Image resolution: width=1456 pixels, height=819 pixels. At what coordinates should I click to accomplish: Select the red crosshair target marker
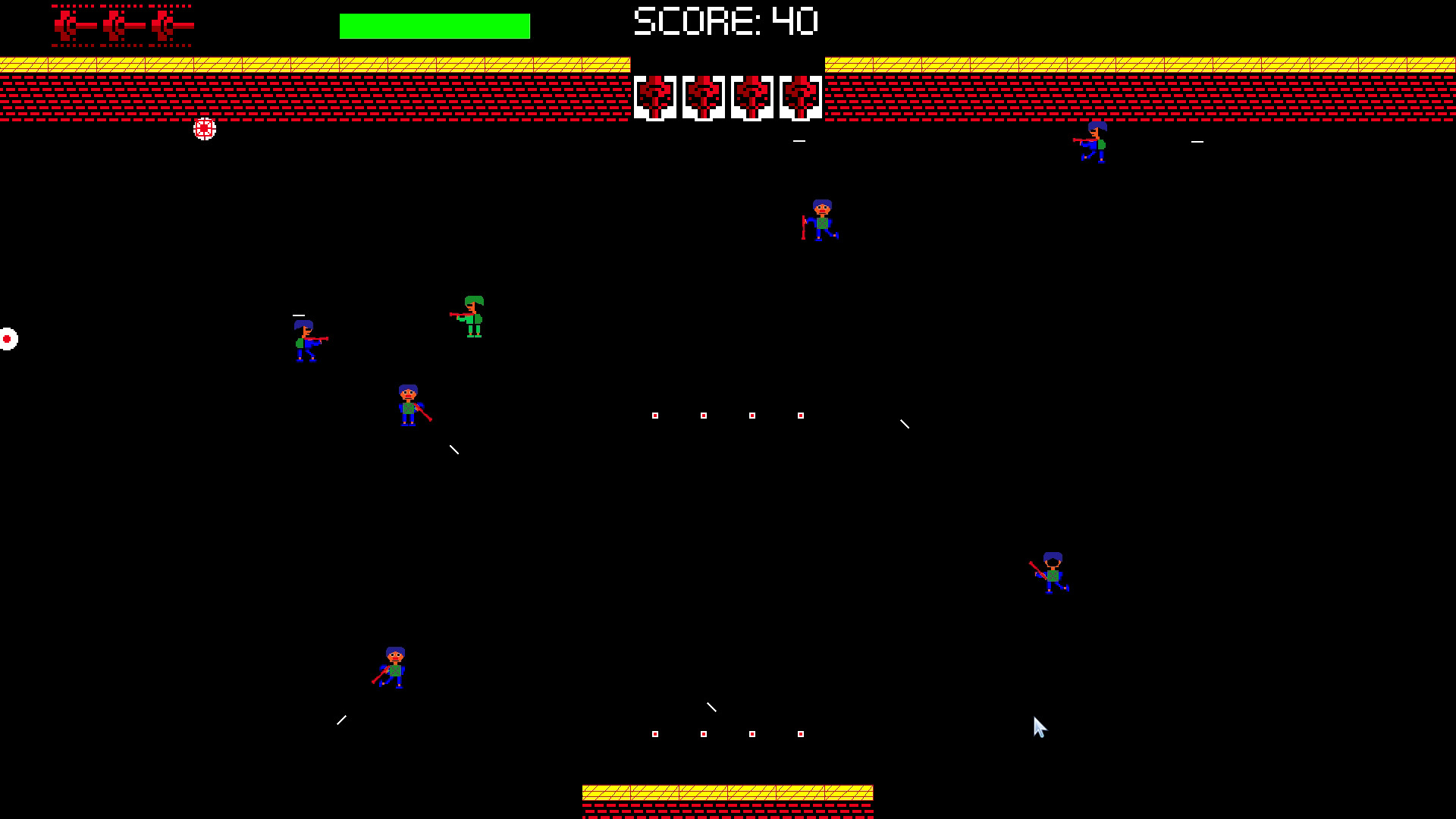click(203, 129)
